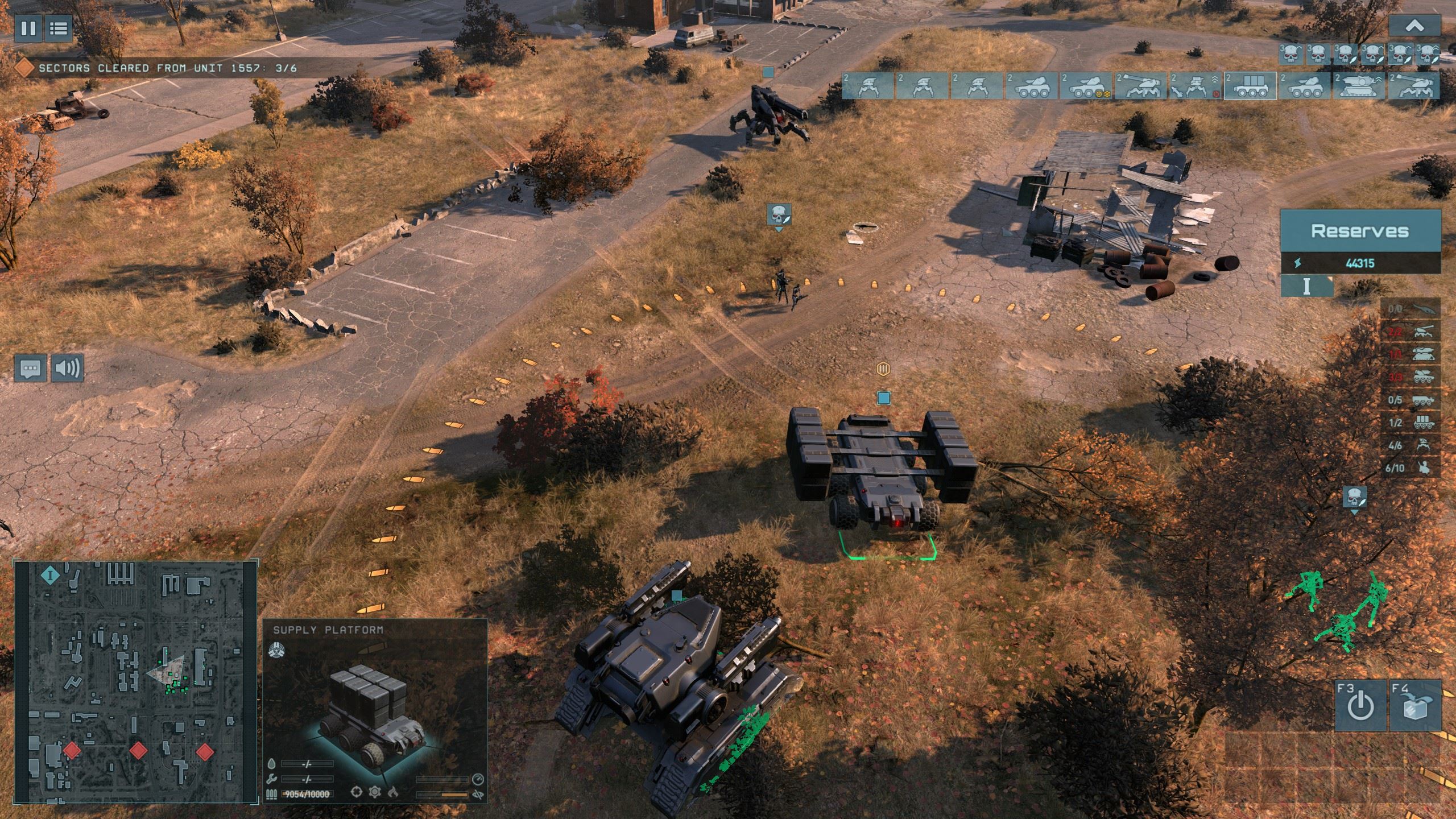Click the F4 supply crate button
The width and height of the screenshot is (1456, 819).
click(1414, 706)
